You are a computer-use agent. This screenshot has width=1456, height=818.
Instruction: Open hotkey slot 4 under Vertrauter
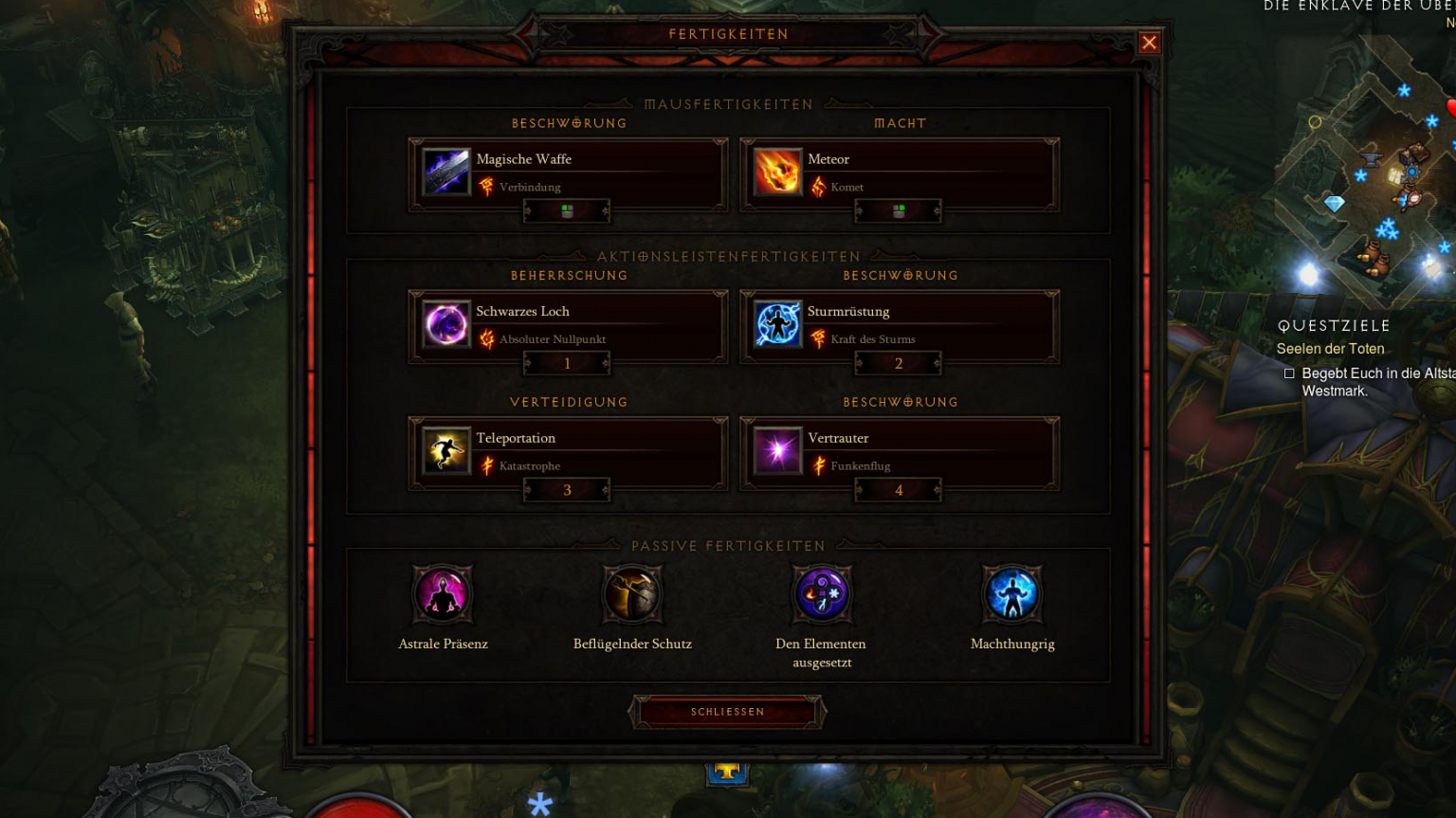tap(897, 489)
